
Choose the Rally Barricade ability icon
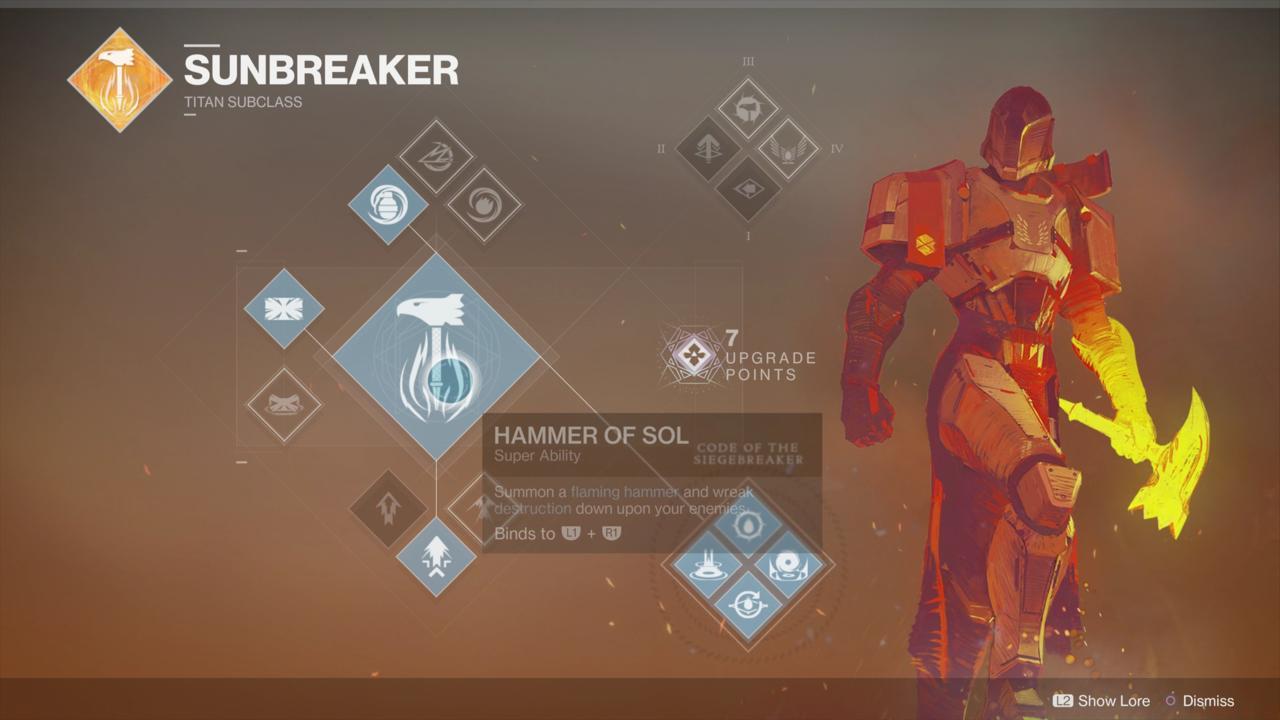[x=283, y=404]
